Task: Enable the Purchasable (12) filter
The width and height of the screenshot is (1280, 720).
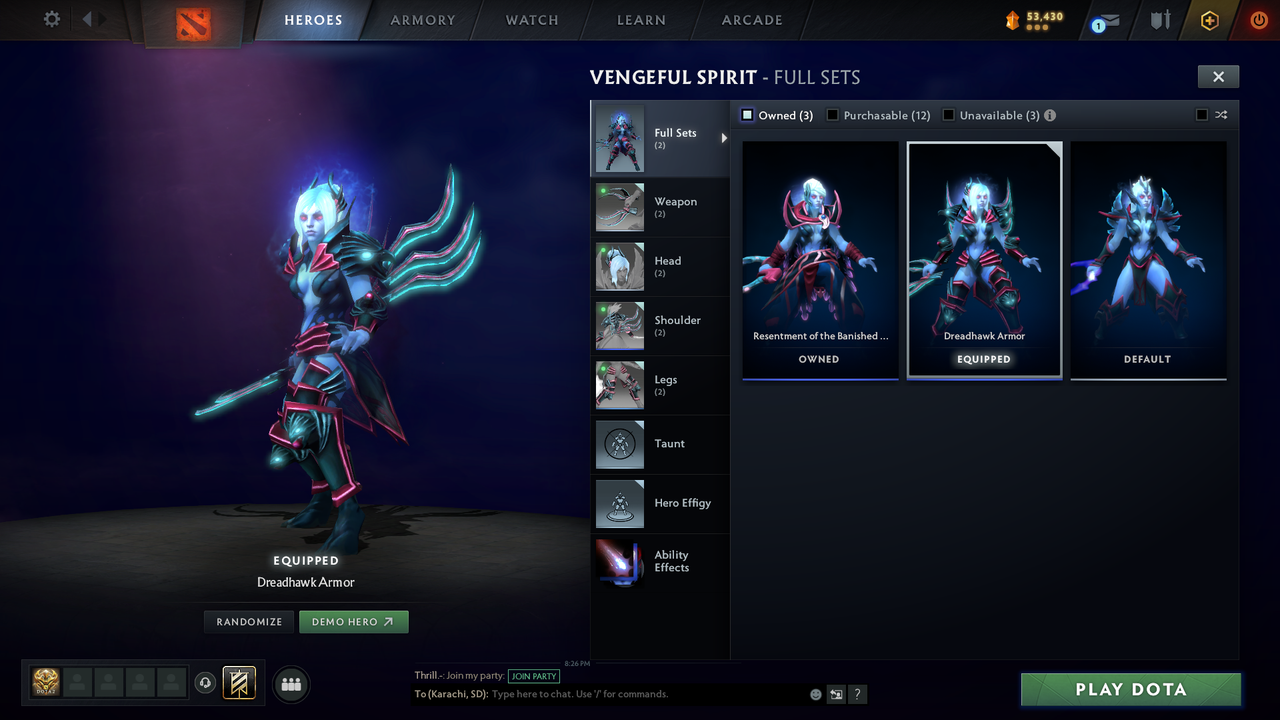Action: point(832,115)
